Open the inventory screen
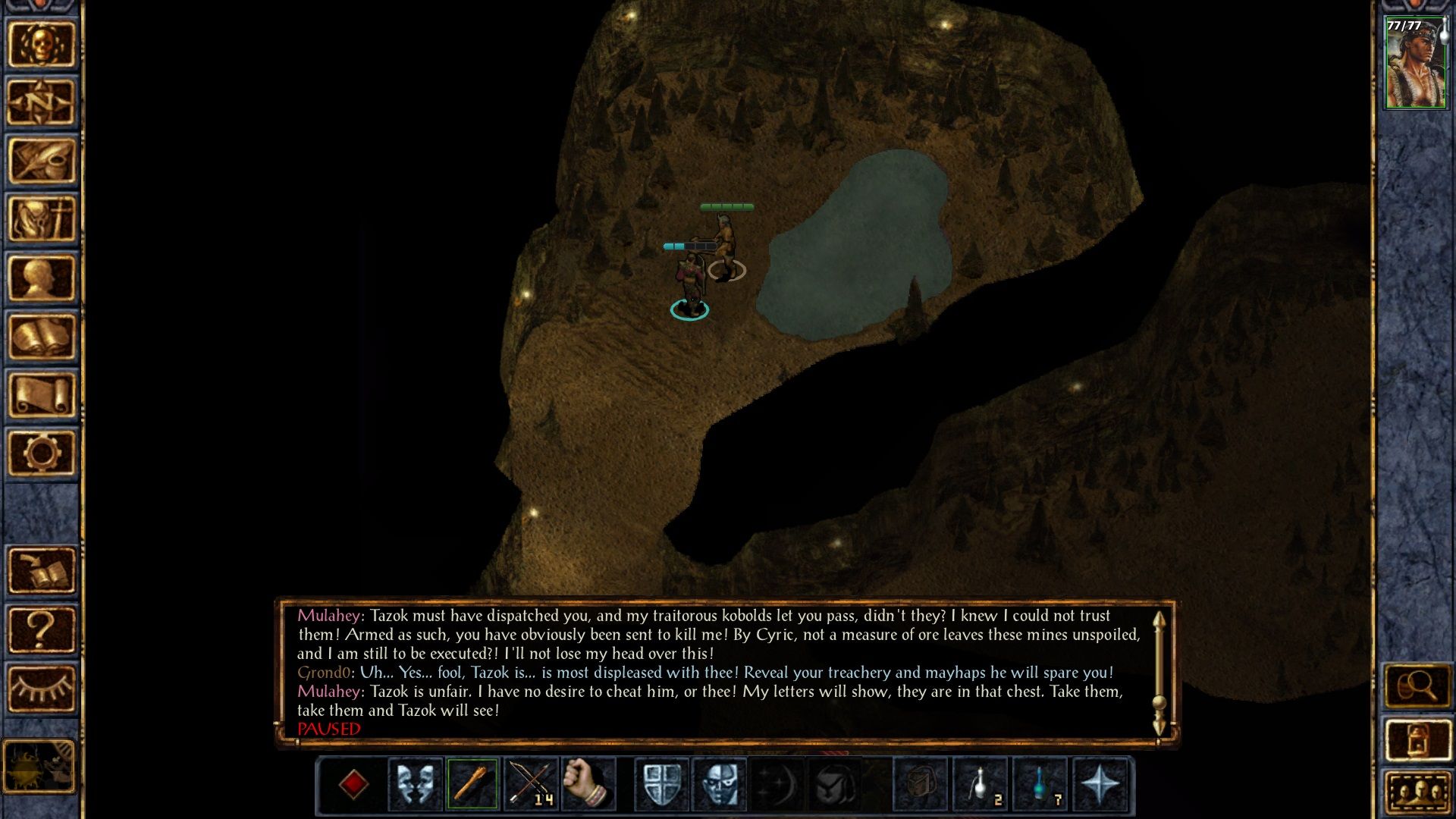Image resolution: width=1456 pixels, height=819 pixels. click(42, 219)
